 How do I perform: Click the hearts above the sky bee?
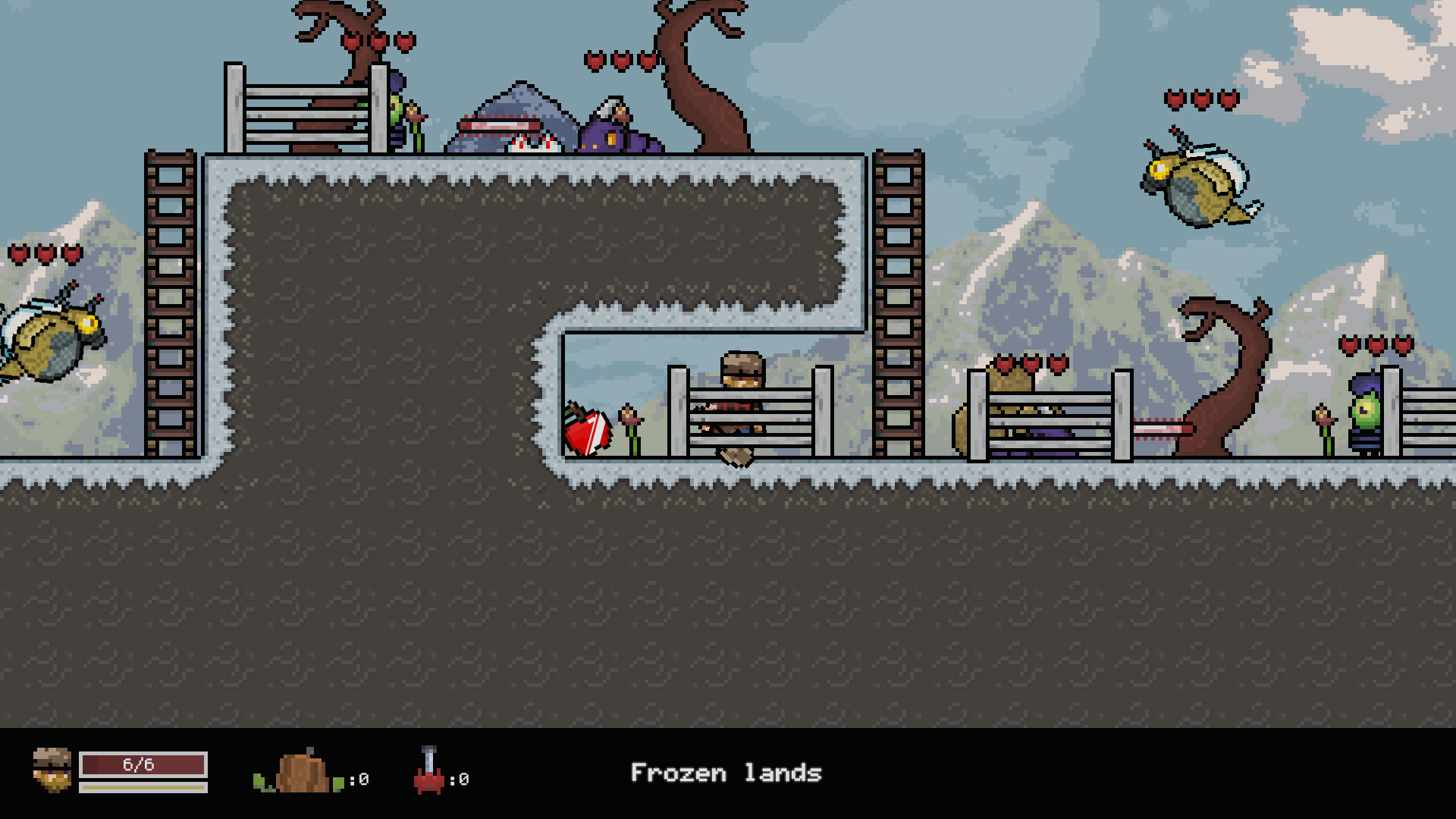tap(1202, 99)
